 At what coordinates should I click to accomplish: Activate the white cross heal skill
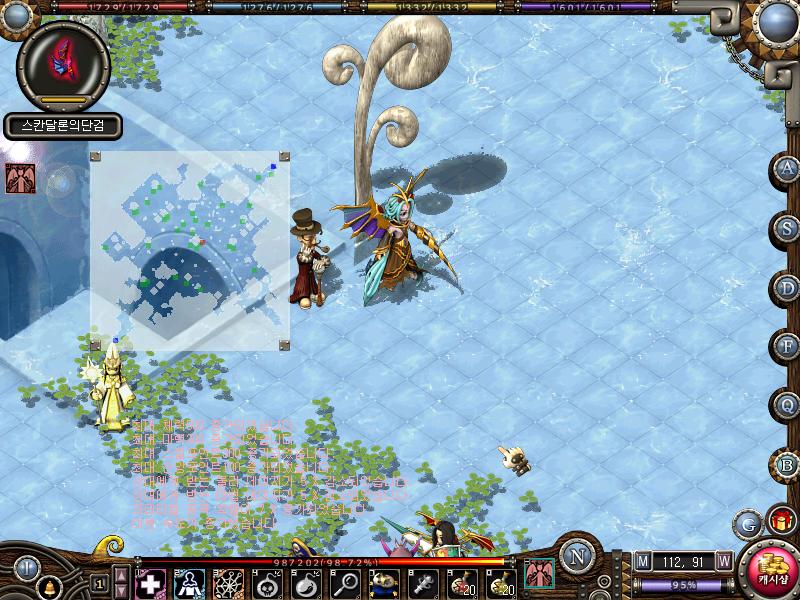(150, 582)
